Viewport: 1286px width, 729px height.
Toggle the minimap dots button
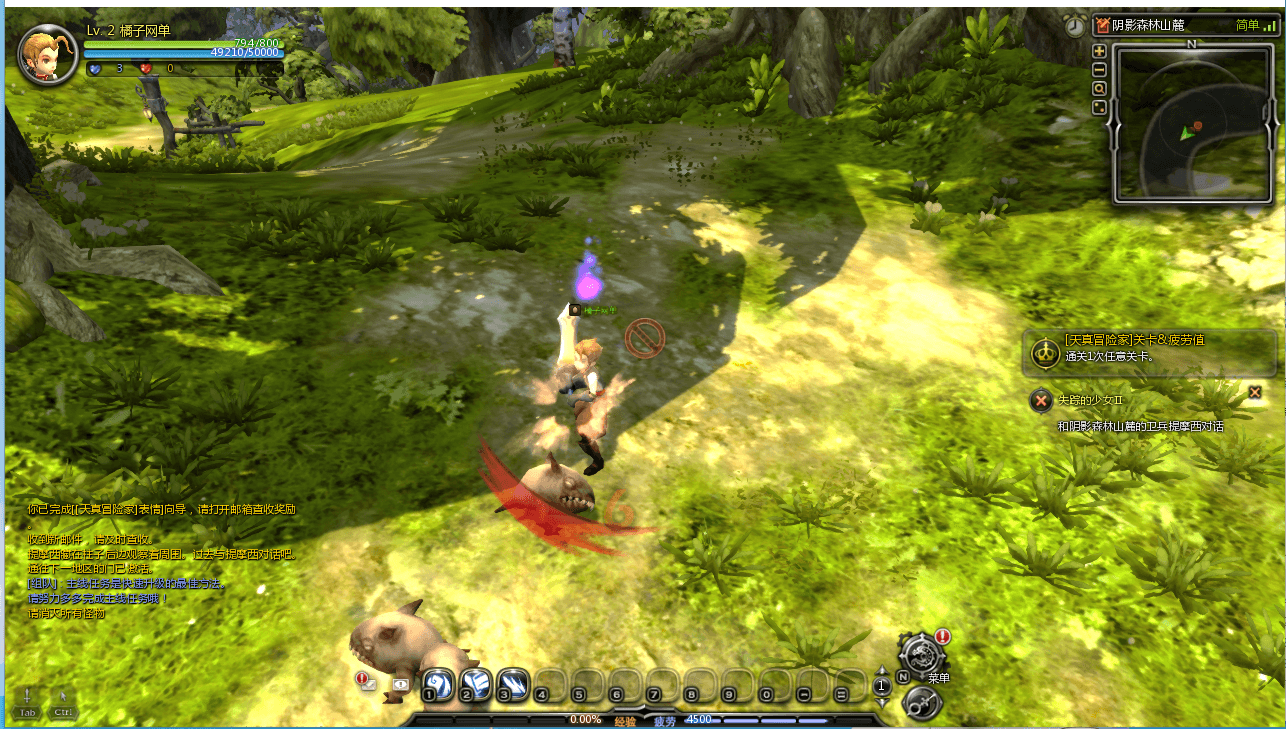pyautogui.click(x=1099, y=108)
